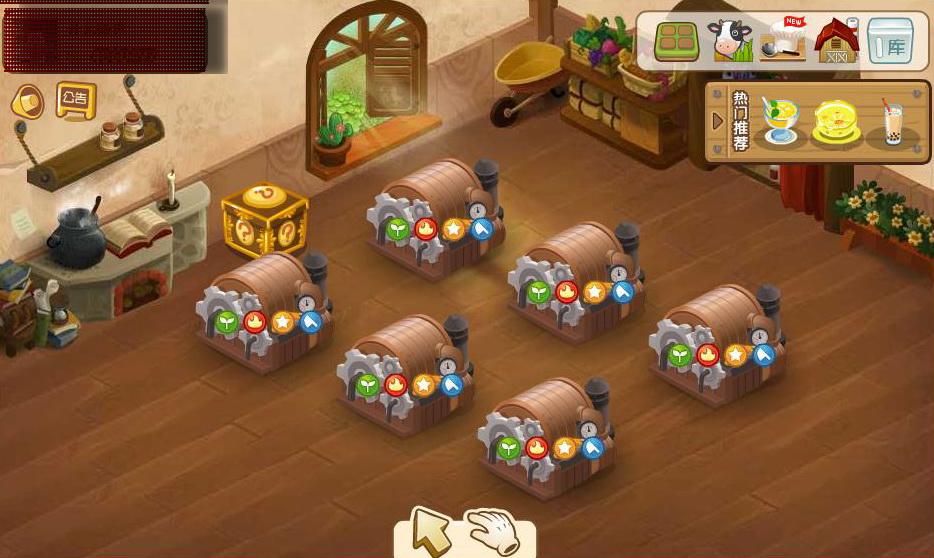This screenshot has width=934, height=558.
Task: Toggle the yellow speaker sound icon
Action: coord(28,101)
